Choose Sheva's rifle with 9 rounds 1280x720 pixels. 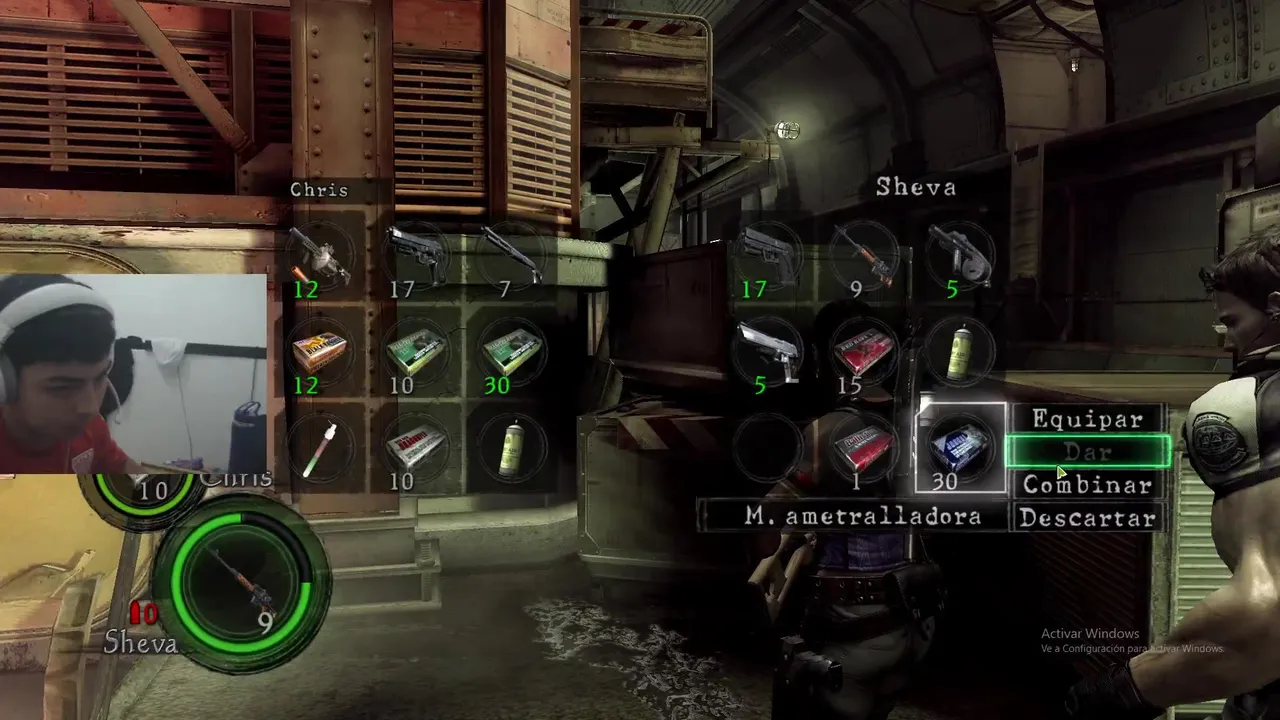coord(864,258)
